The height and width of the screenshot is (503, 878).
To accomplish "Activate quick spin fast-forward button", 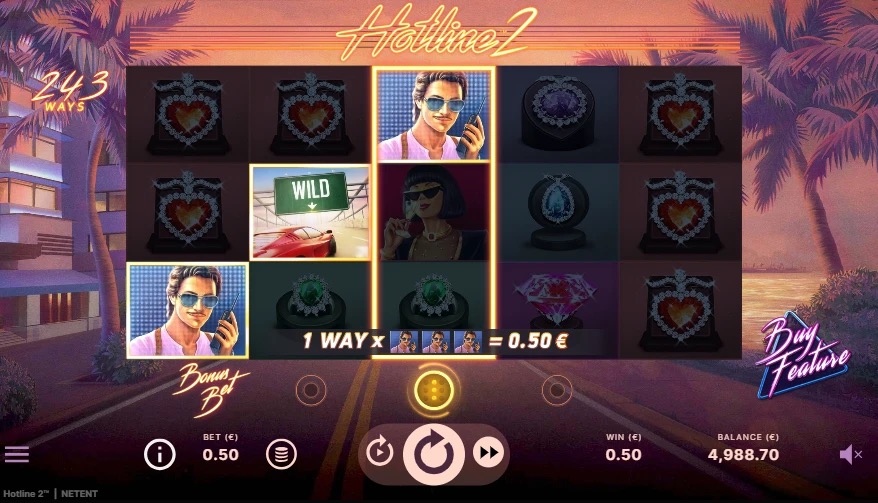I will pos(488,454).
